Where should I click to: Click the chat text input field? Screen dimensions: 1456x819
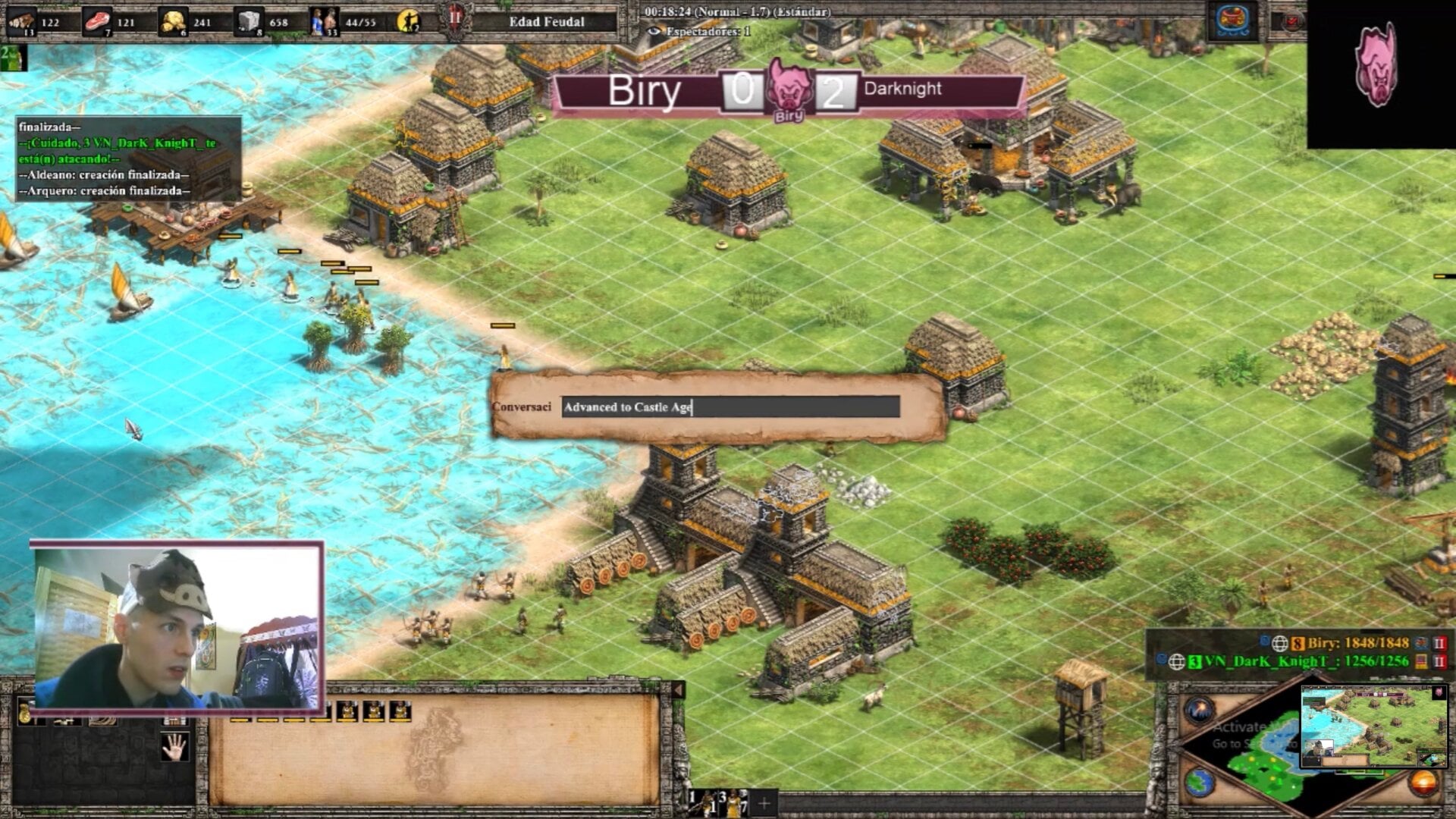coord(730,407)
